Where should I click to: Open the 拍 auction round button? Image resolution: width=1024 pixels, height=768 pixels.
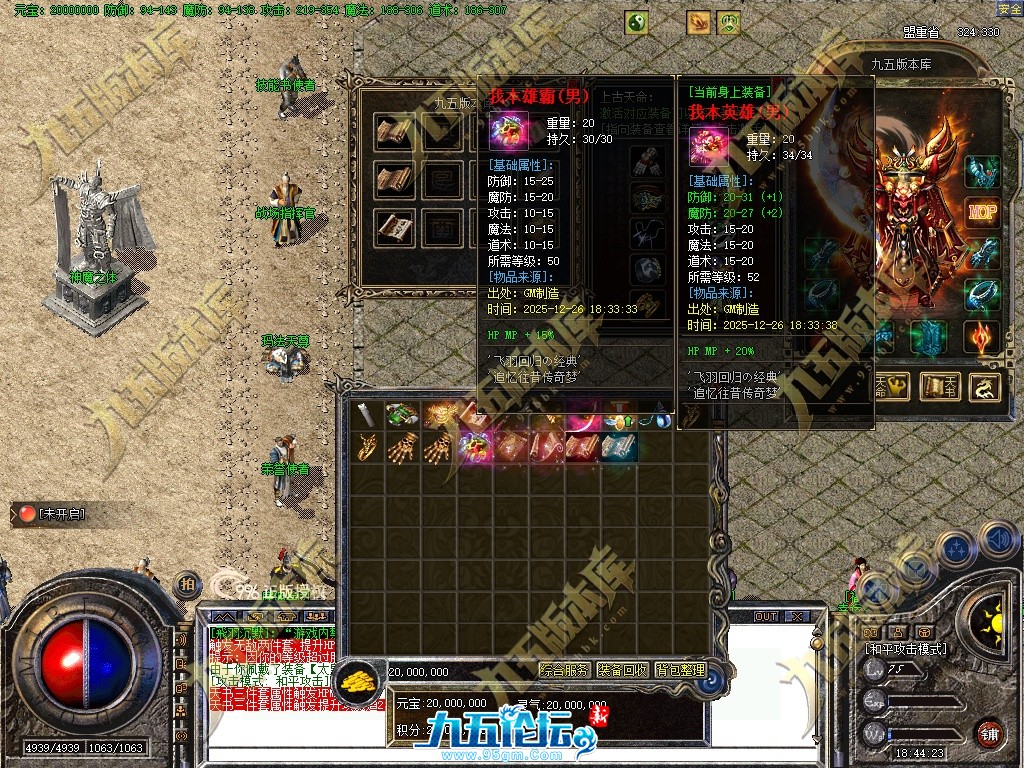click(187, 584)
